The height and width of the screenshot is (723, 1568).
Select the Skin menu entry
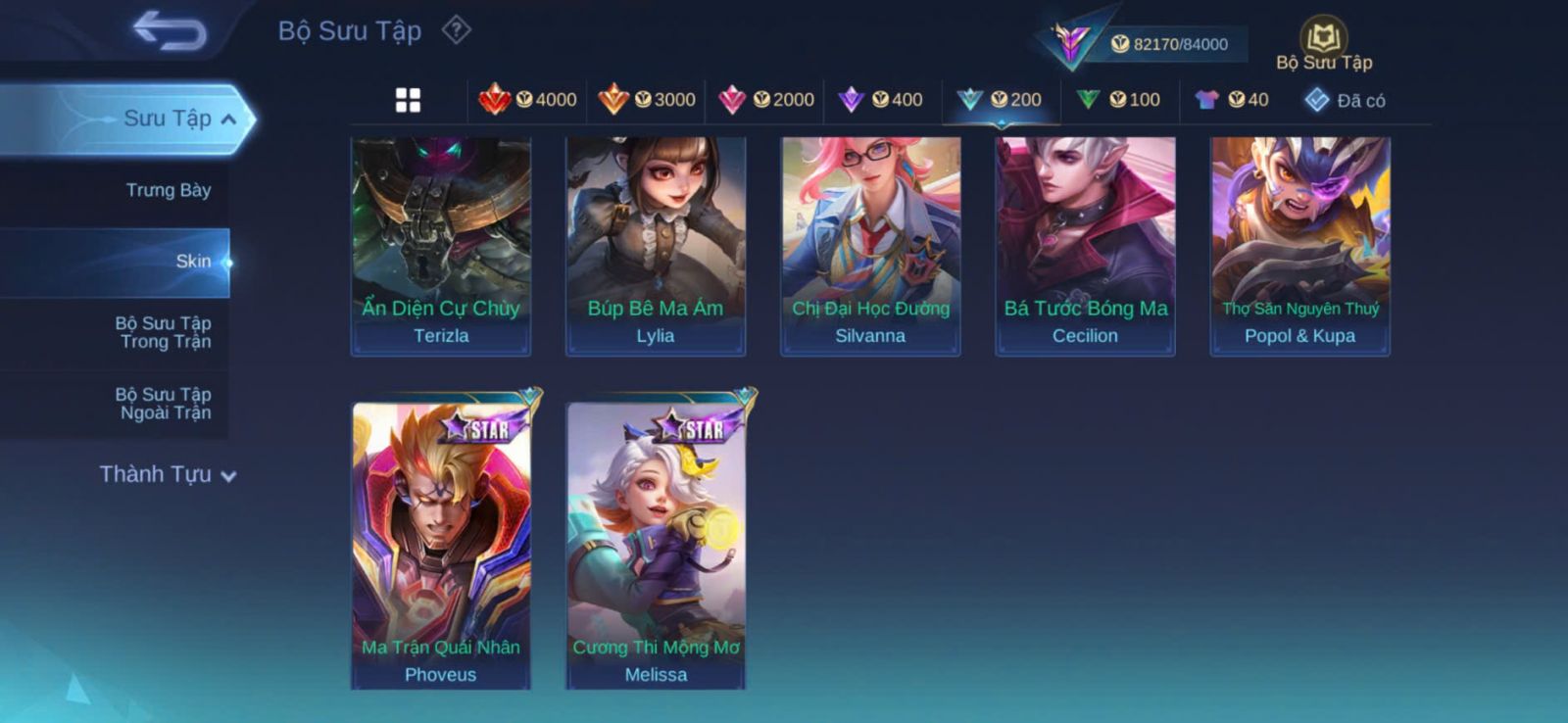192,262
